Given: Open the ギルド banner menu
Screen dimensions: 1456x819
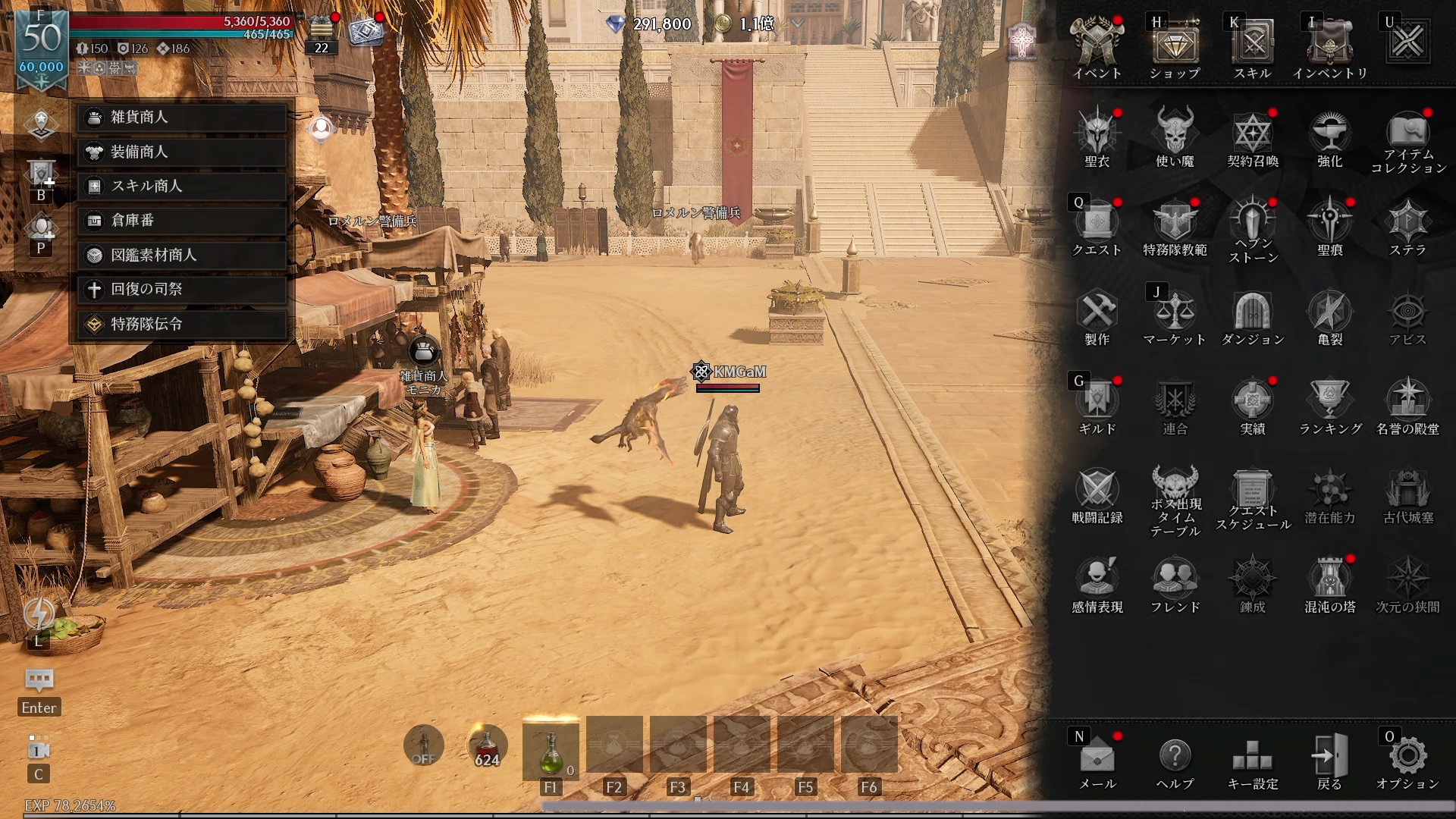Looking at the screenshot, I should pos(1097,404).
